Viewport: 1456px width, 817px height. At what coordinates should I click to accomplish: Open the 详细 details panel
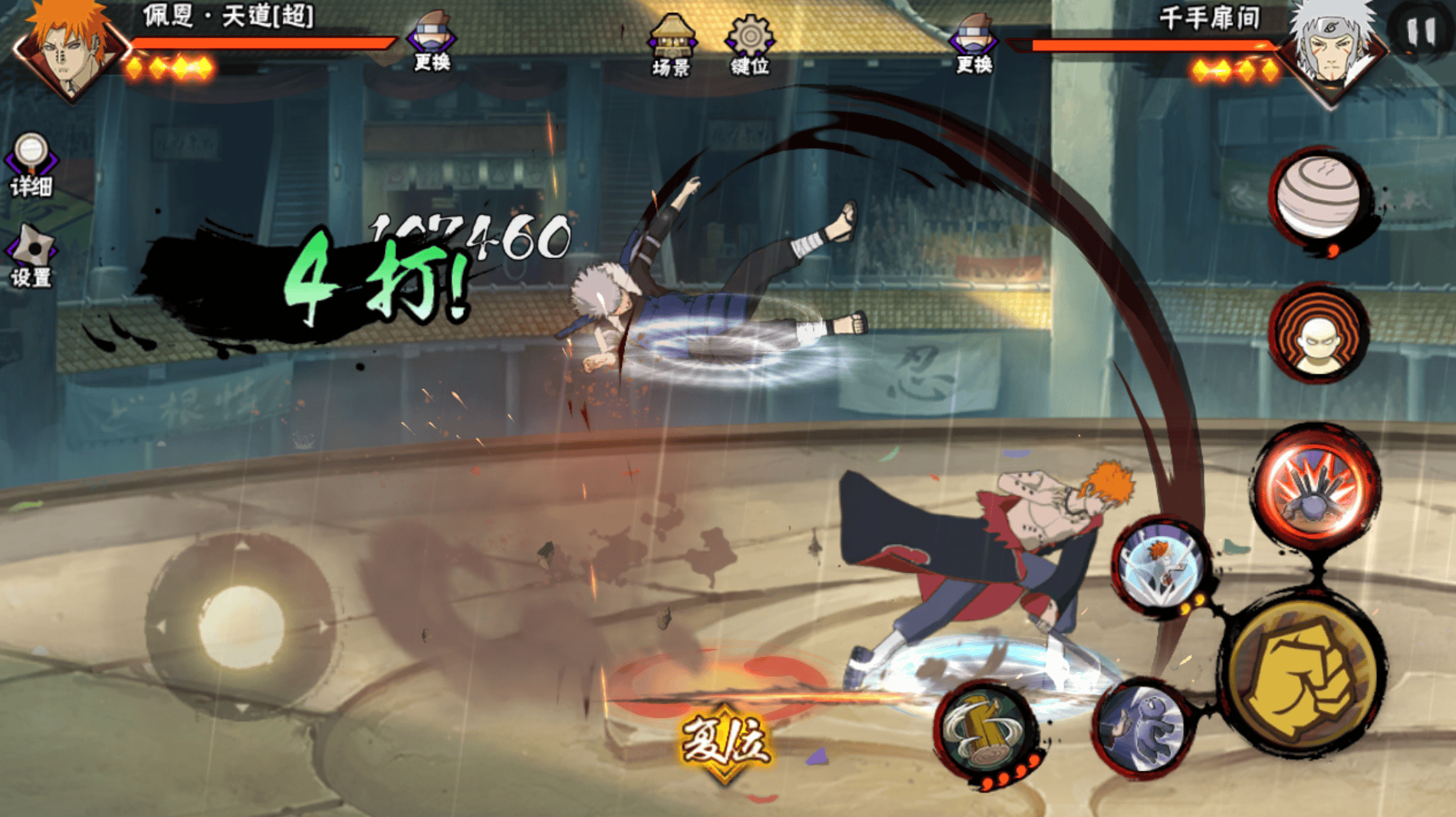[x=31, y=165]
